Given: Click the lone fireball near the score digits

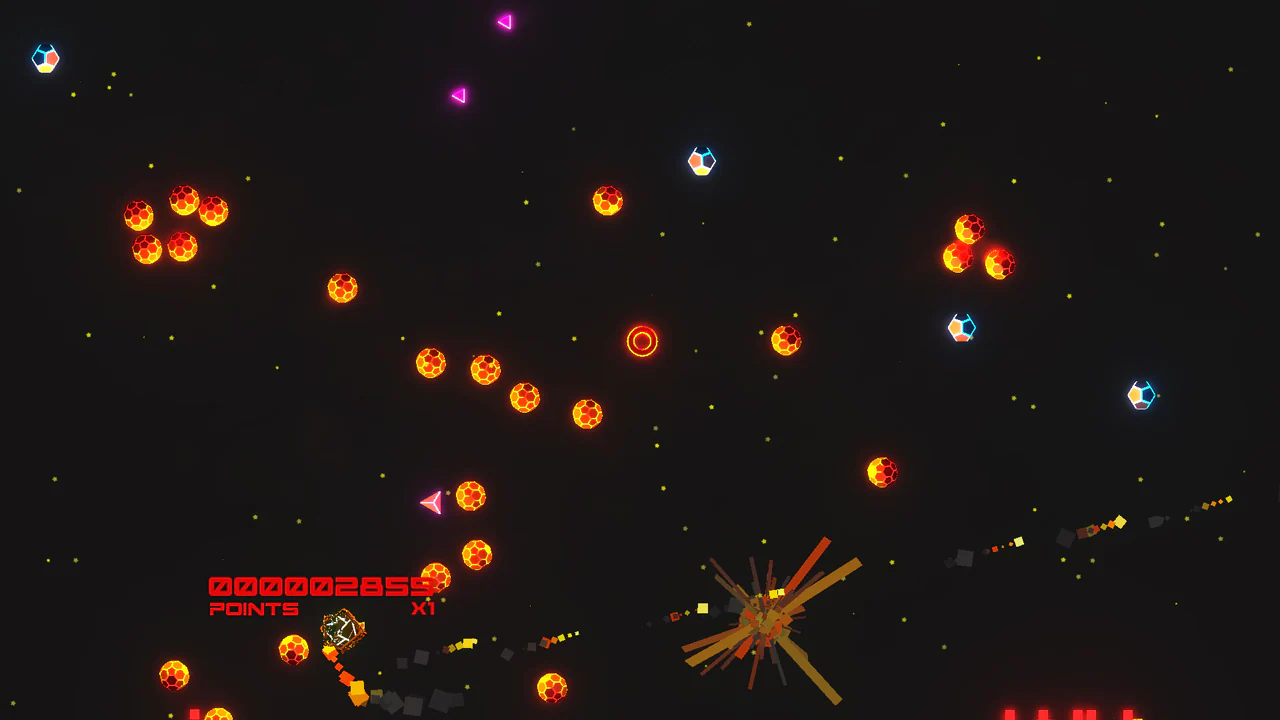Looking at the screenshot, I should 436,576.
